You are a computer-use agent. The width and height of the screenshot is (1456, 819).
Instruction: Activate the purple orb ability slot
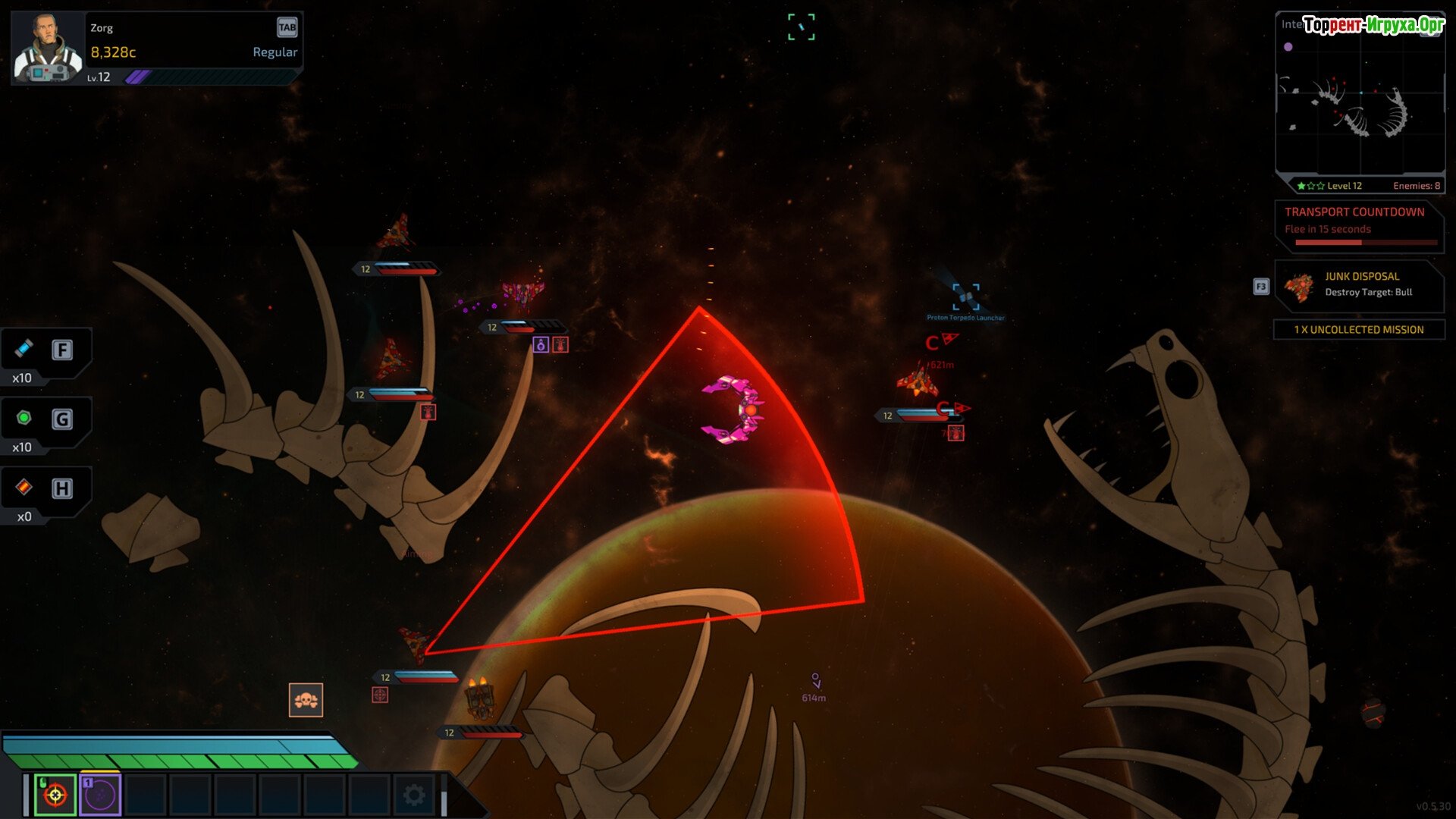click(x=100, y=795)
